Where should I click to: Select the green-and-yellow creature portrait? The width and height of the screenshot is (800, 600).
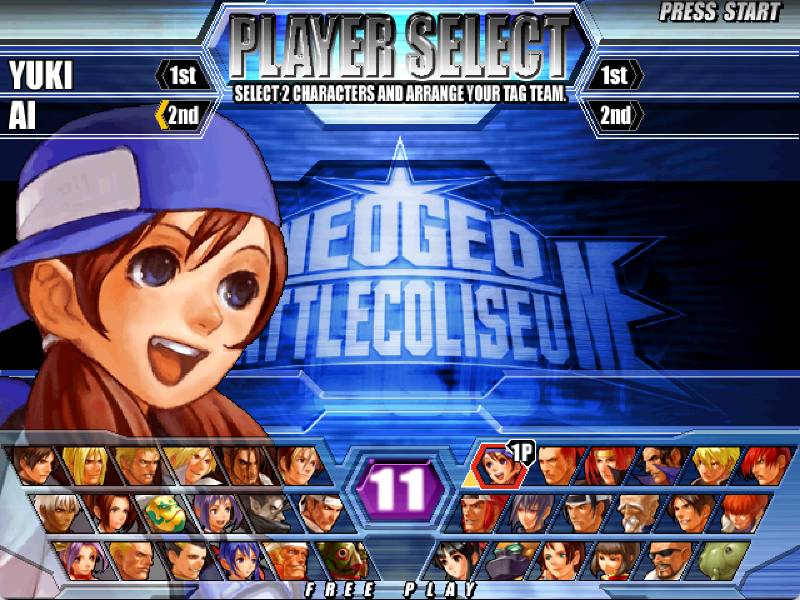162,512
